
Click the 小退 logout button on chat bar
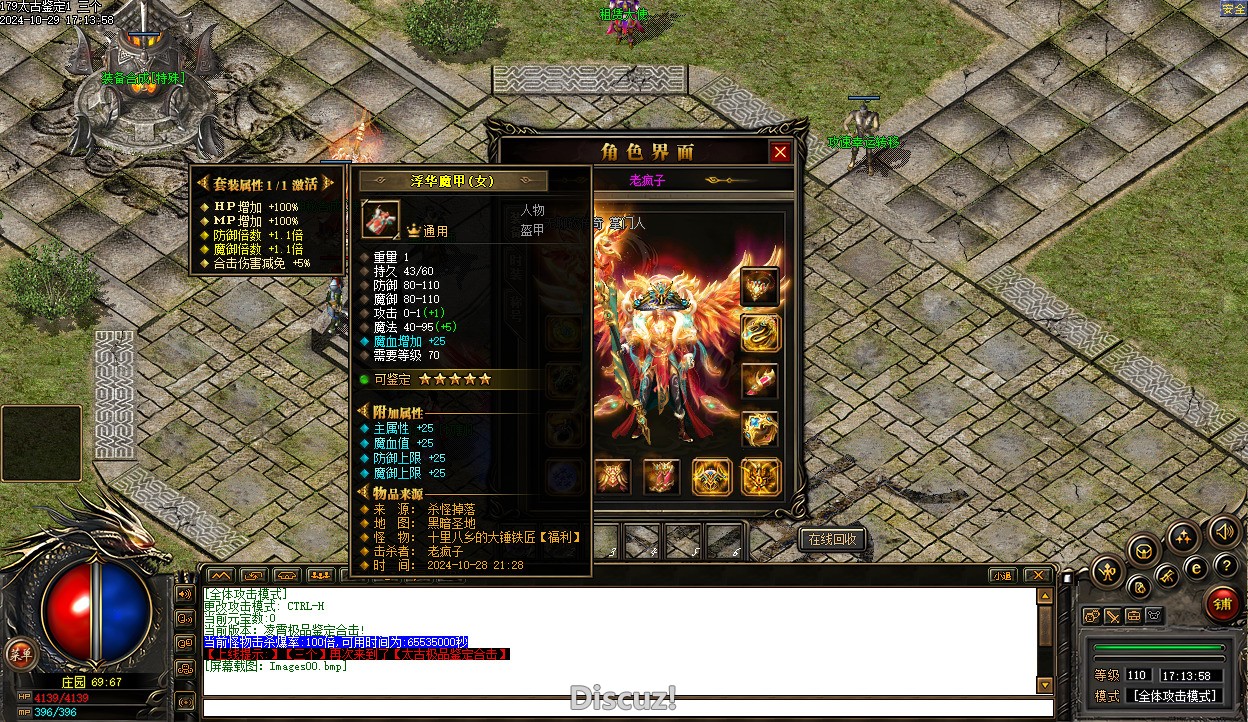[1003, 575]
